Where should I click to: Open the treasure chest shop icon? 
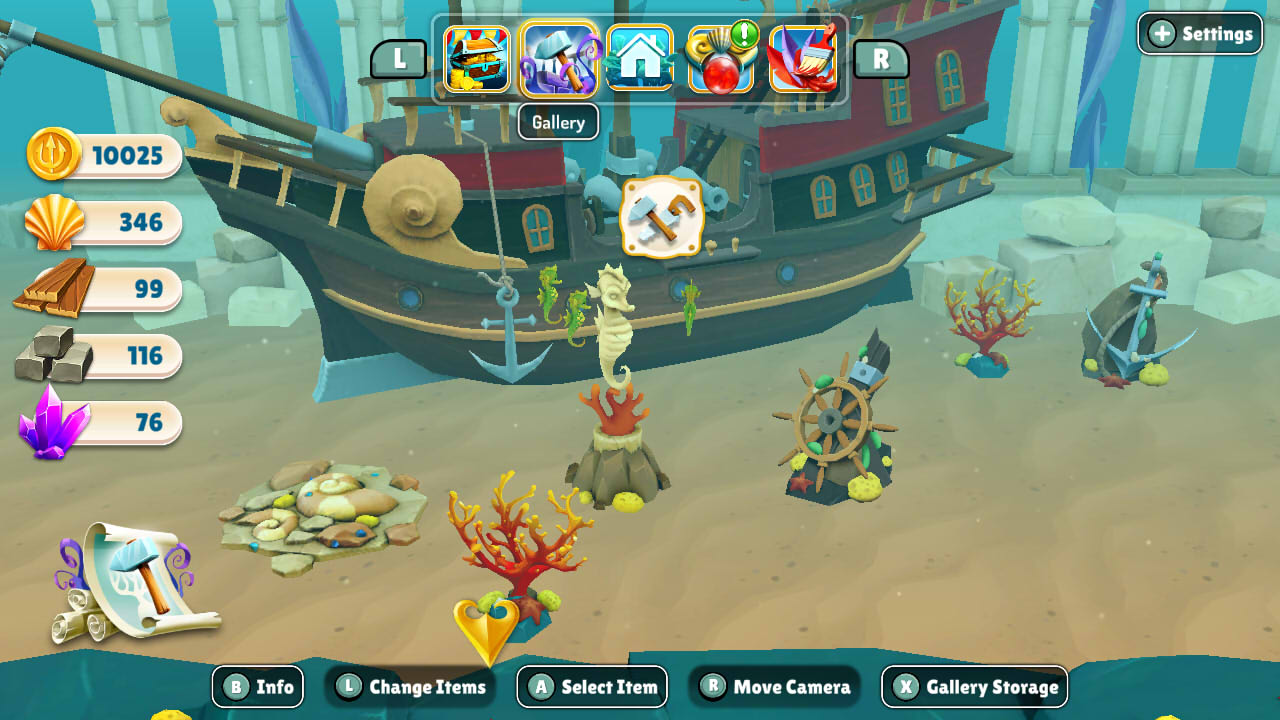pos(477,60)
